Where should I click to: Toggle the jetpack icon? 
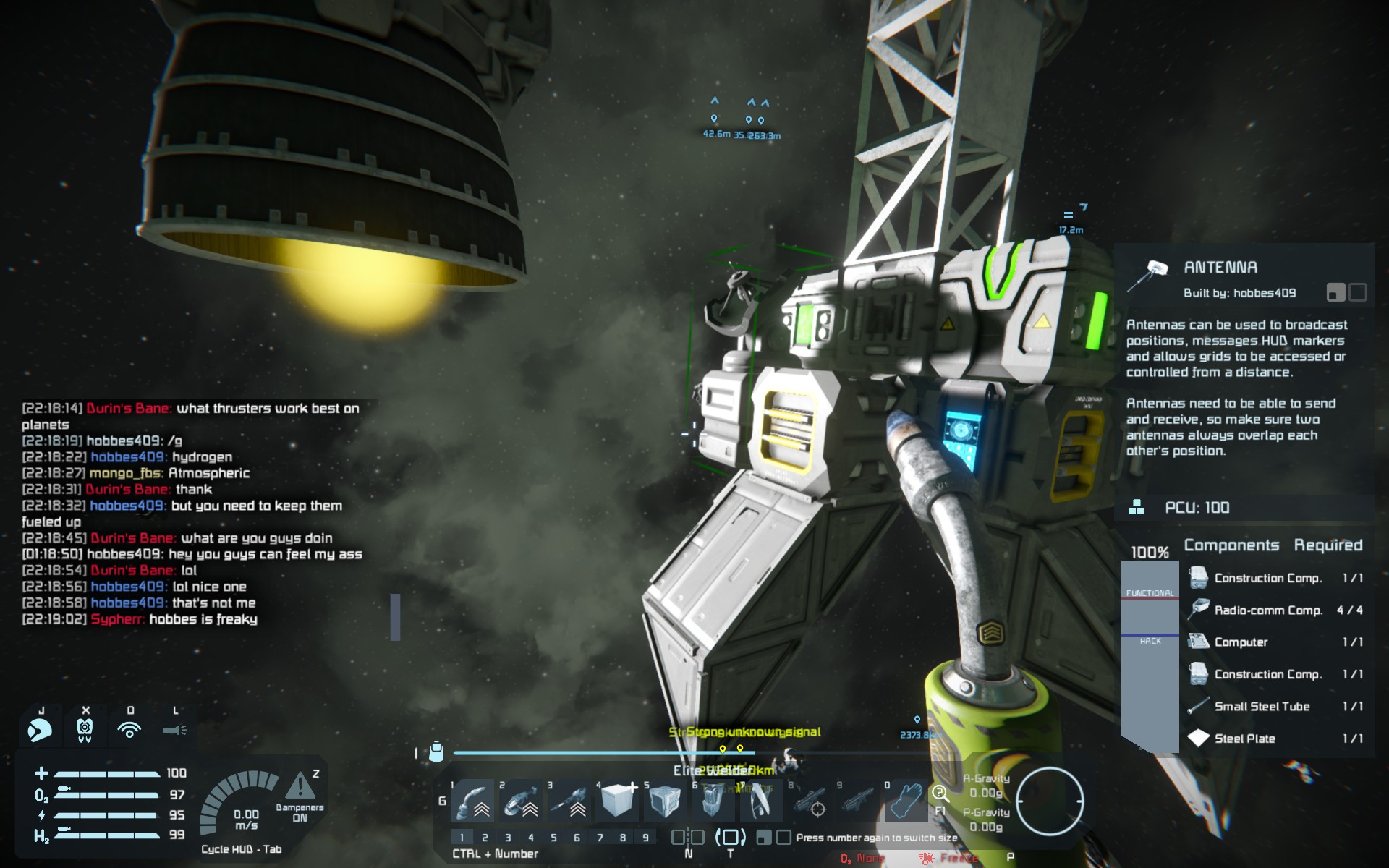(85, 730)
